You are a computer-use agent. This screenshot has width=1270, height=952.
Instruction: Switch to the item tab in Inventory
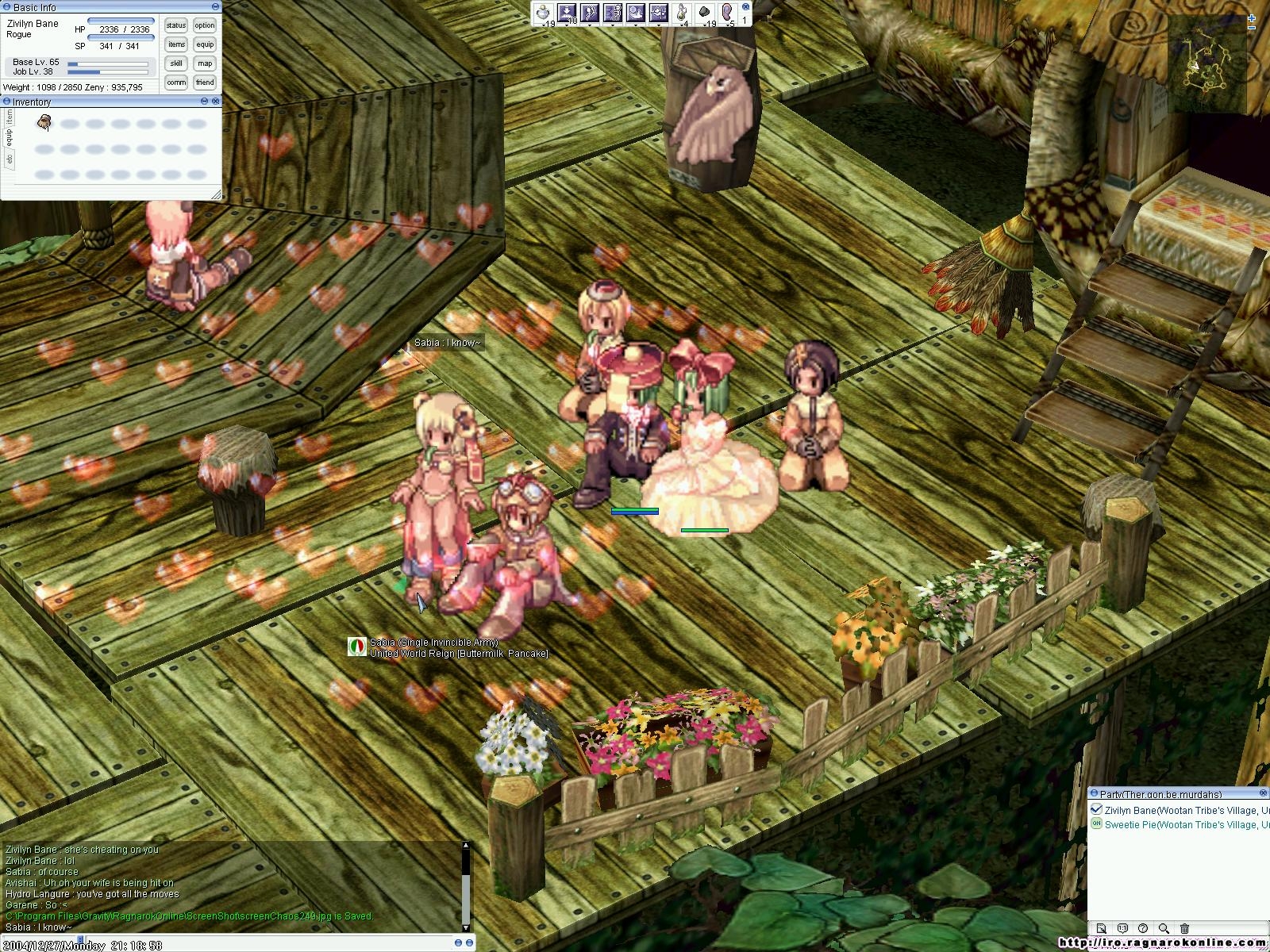click(10, 117)
